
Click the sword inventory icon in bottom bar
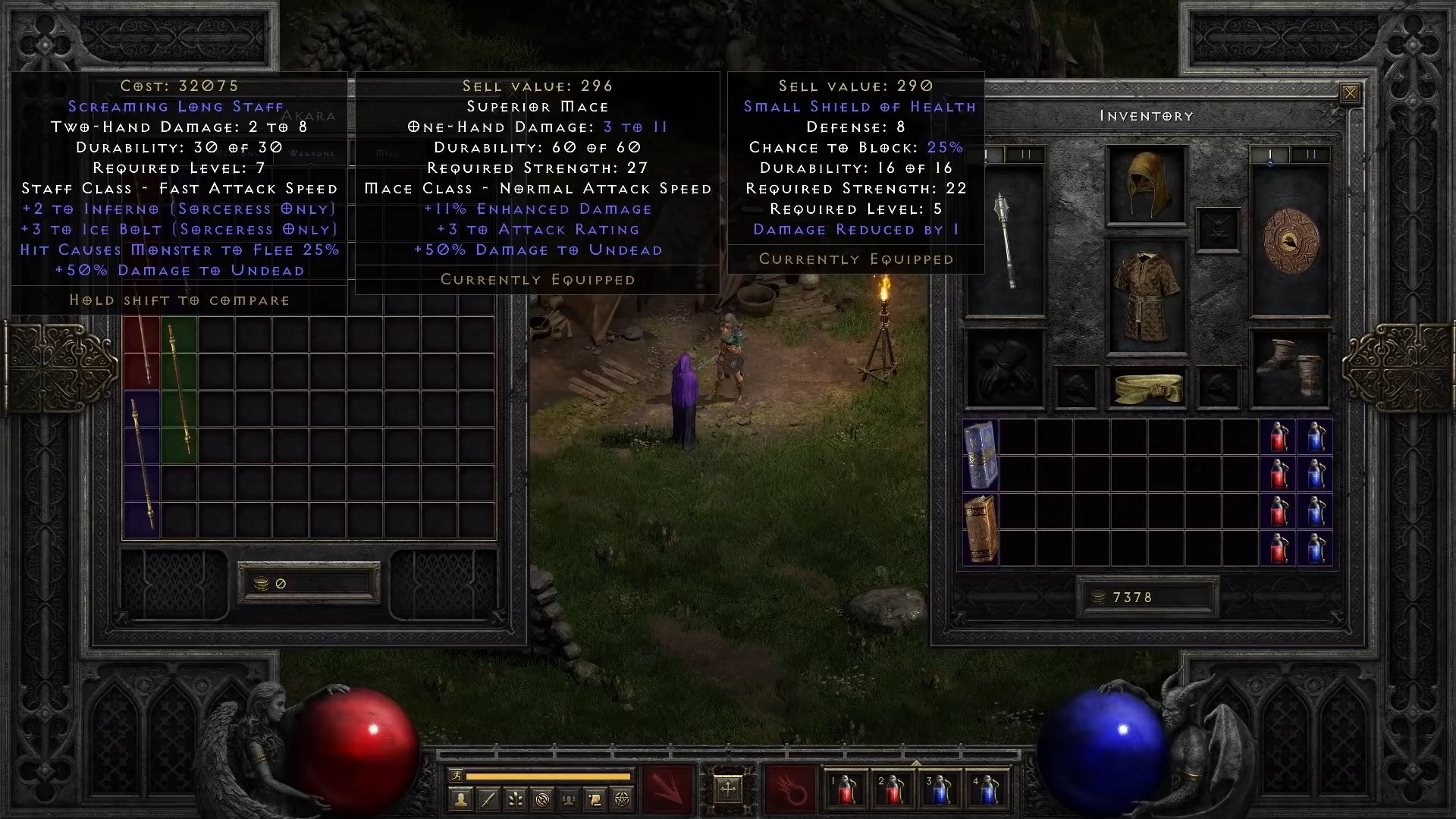(x=487, y=799)
